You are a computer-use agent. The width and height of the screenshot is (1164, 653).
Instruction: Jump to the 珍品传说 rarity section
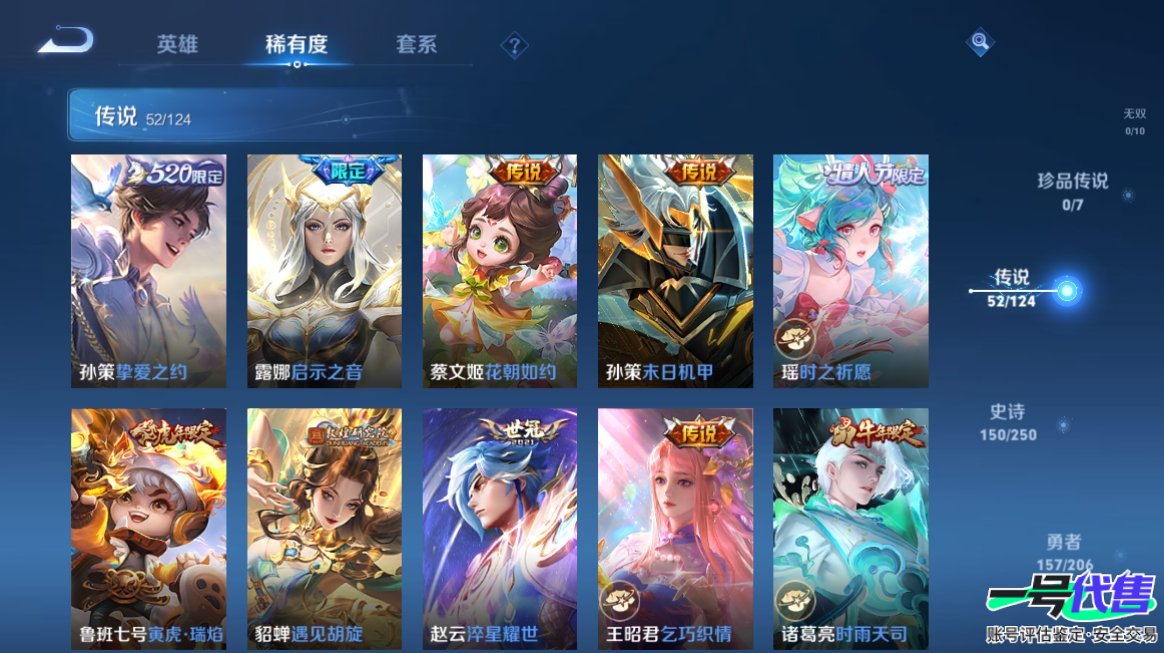(1073, 190)
